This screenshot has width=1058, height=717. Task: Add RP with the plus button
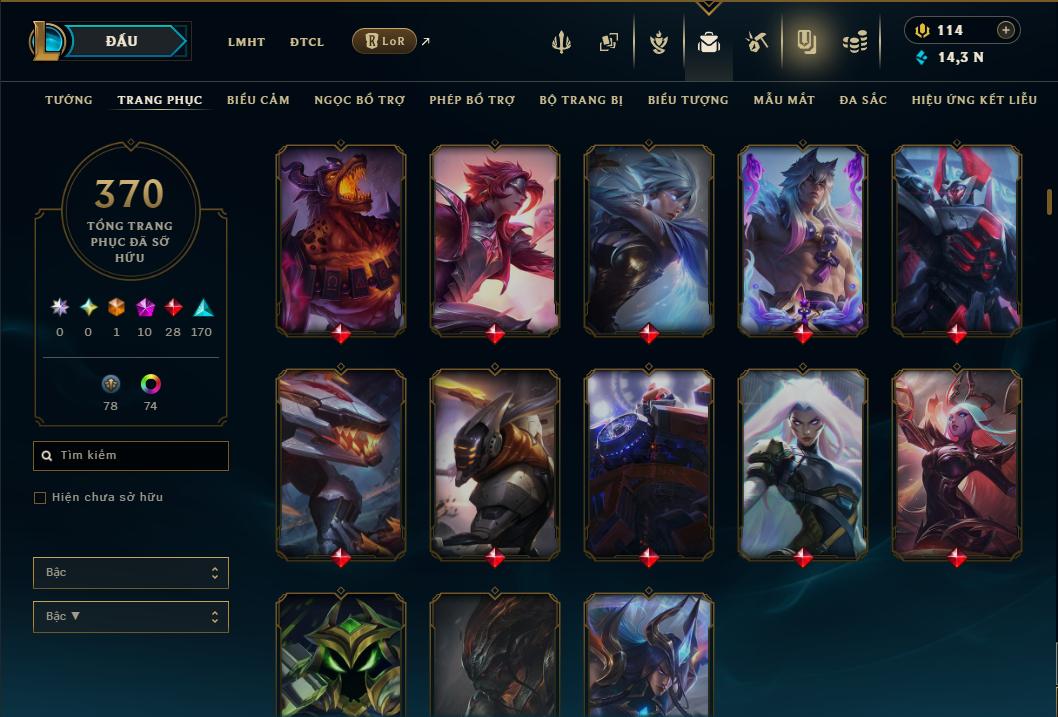point(1006,30)
